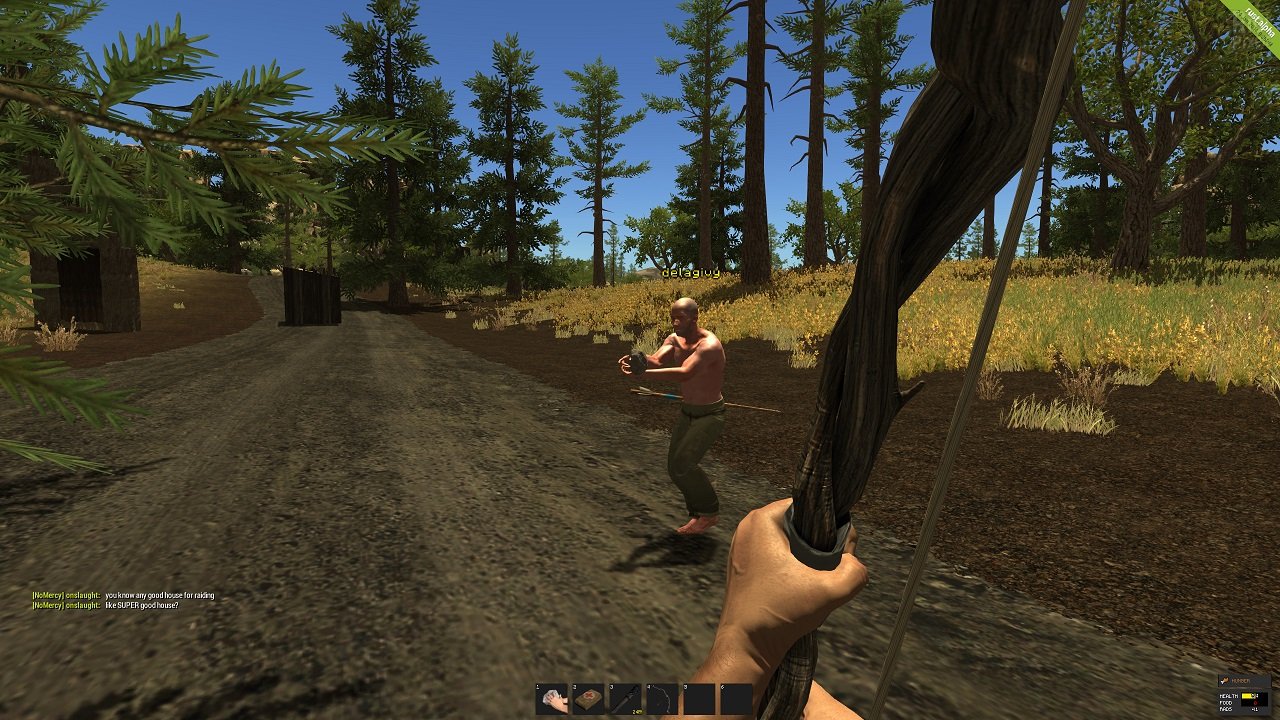
Task: Select the hunting bow in slot 4
Action: click(661, 700)
